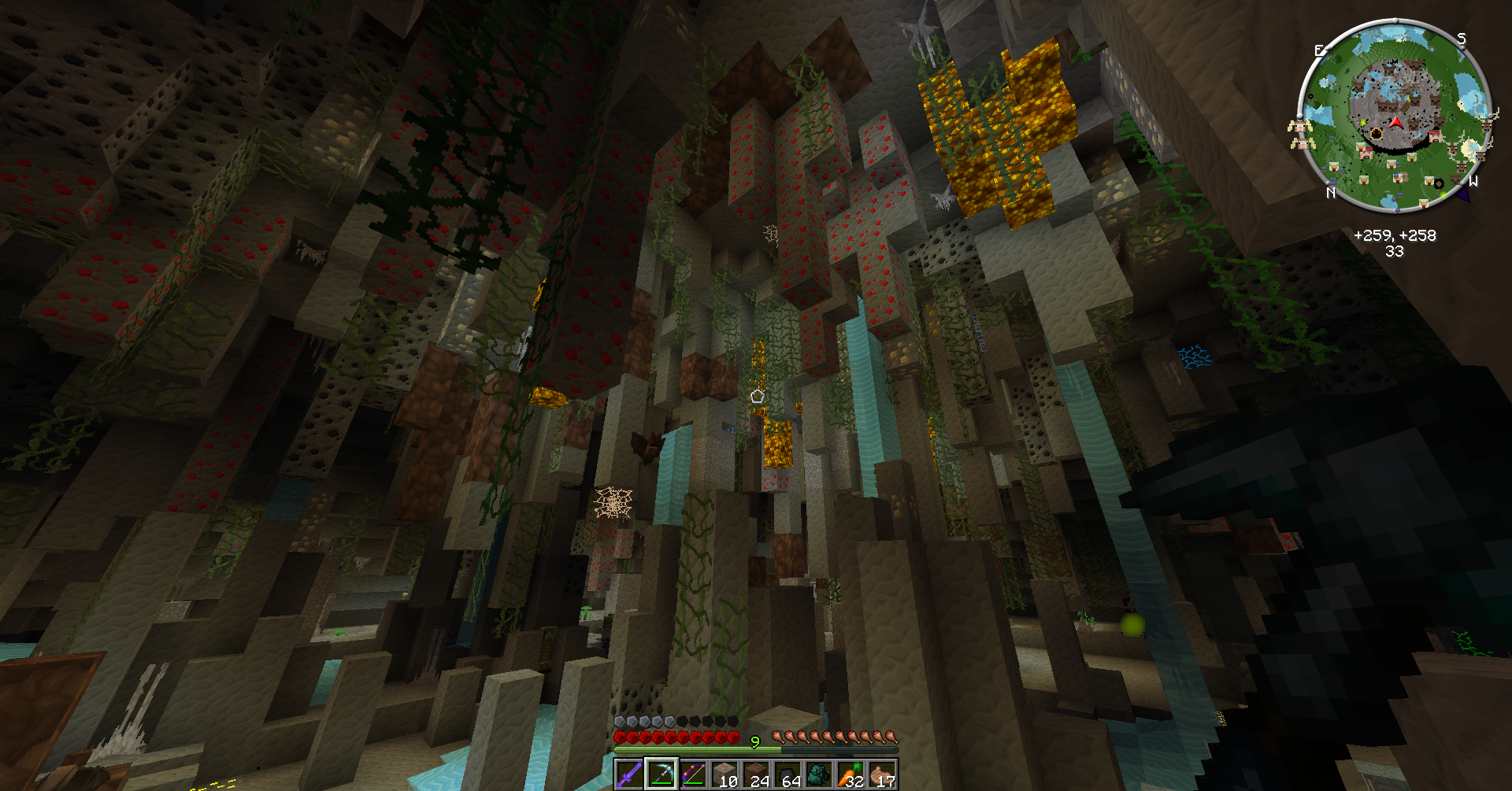Select the raw meat stack of 17
Image resolution: width=1512 pixels, height=791 pixels.
(x=882, y=774)
